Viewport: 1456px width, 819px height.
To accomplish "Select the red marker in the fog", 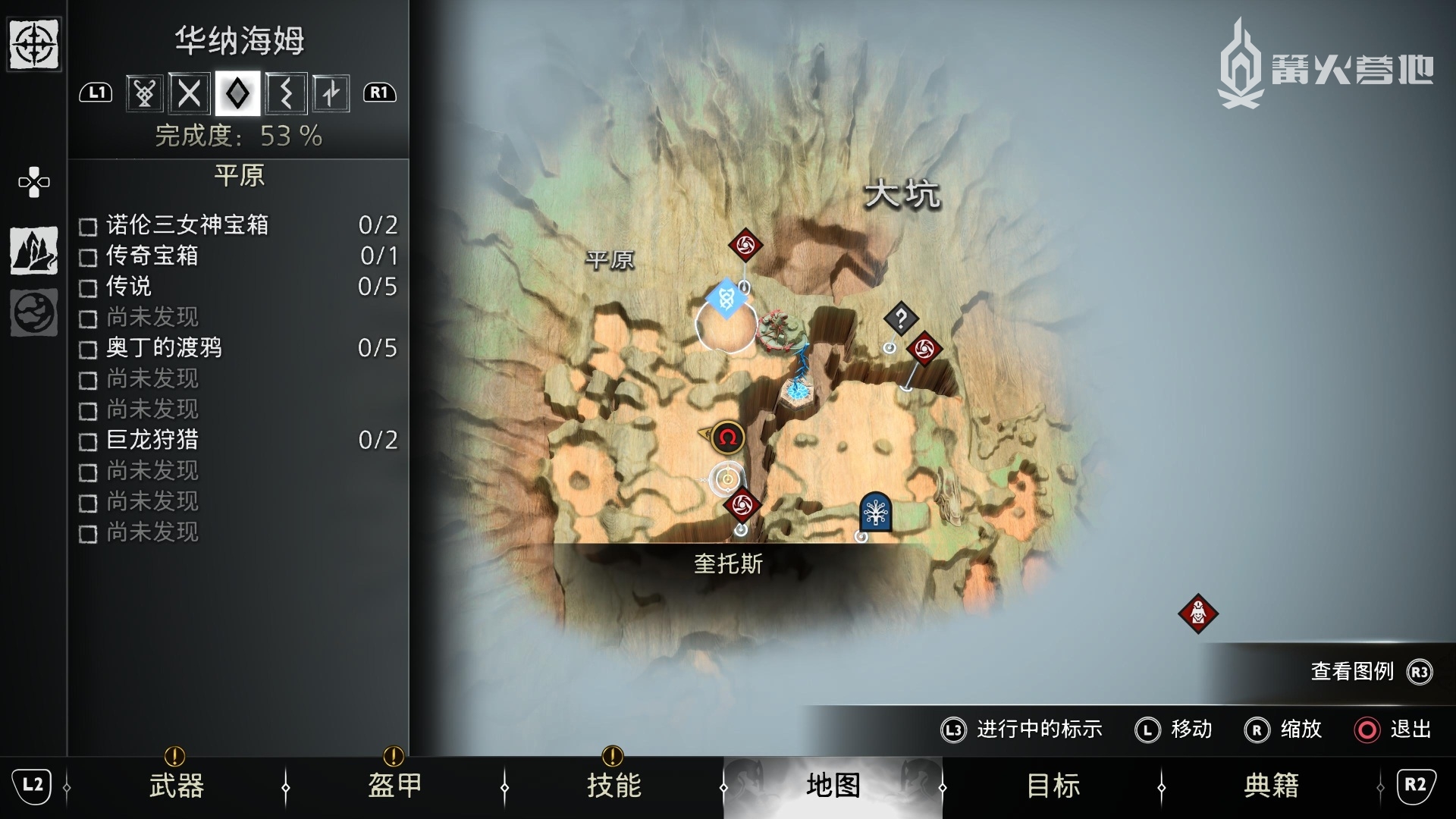I will click(1197, 613).
